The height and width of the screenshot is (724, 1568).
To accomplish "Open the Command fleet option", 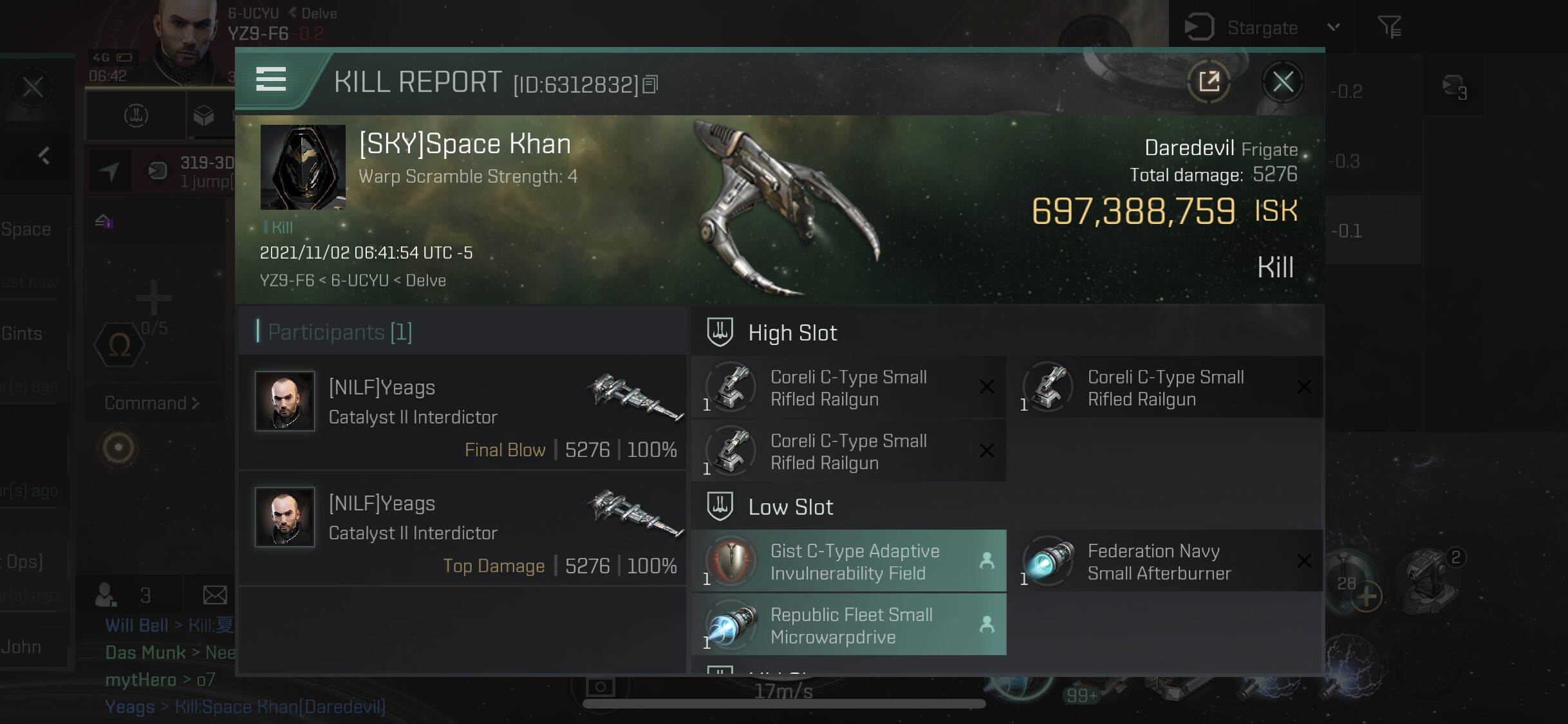I will (152, 404).
